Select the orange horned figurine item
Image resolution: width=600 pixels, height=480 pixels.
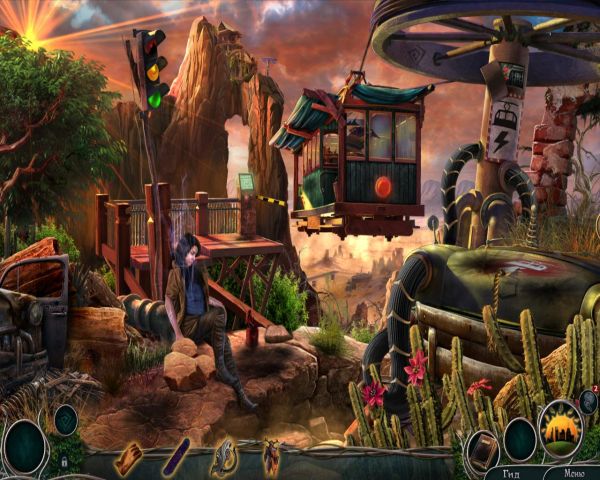[x=271, y=458]
